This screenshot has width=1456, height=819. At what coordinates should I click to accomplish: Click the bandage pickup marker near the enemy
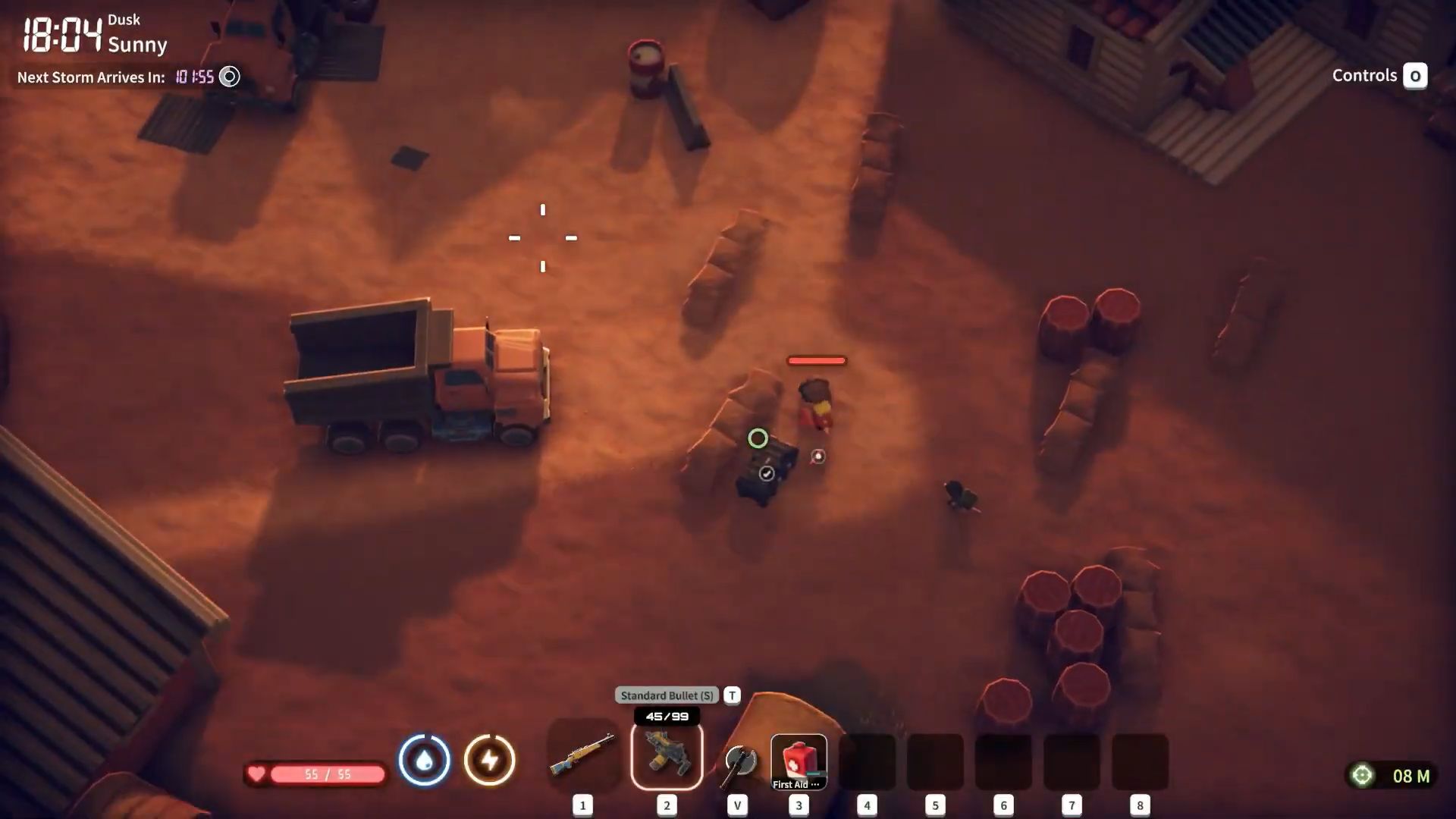[x=817, y=455]
